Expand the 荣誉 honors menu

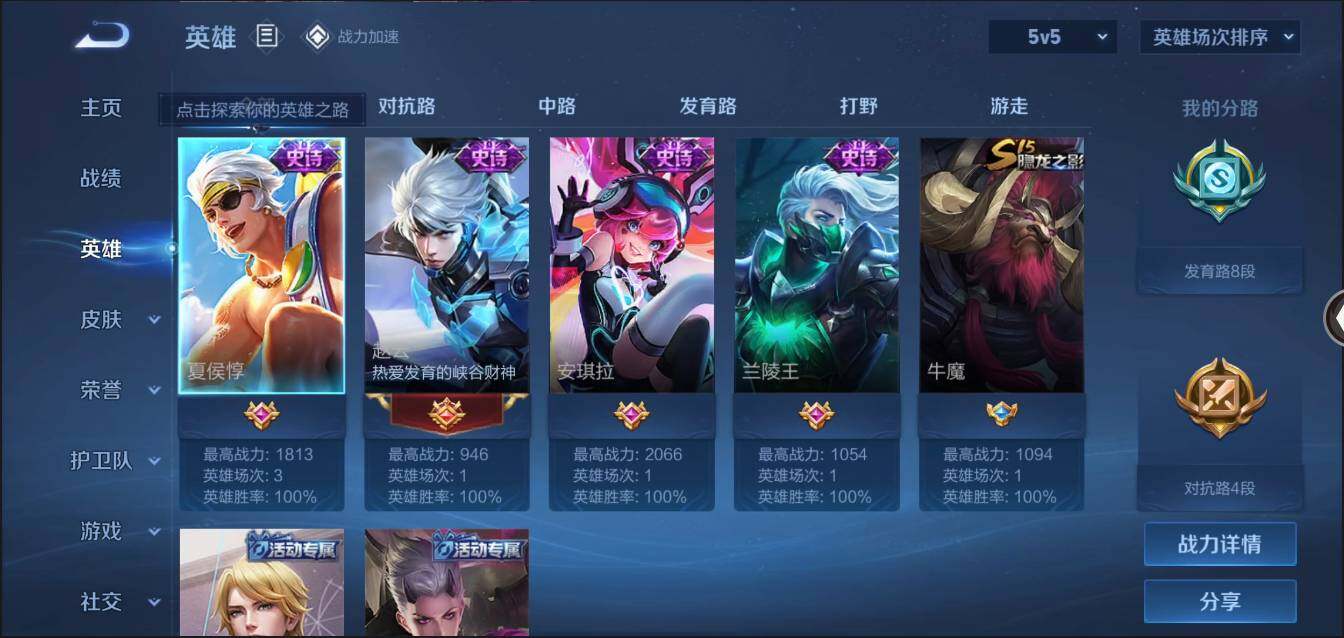tap(119, 390)
